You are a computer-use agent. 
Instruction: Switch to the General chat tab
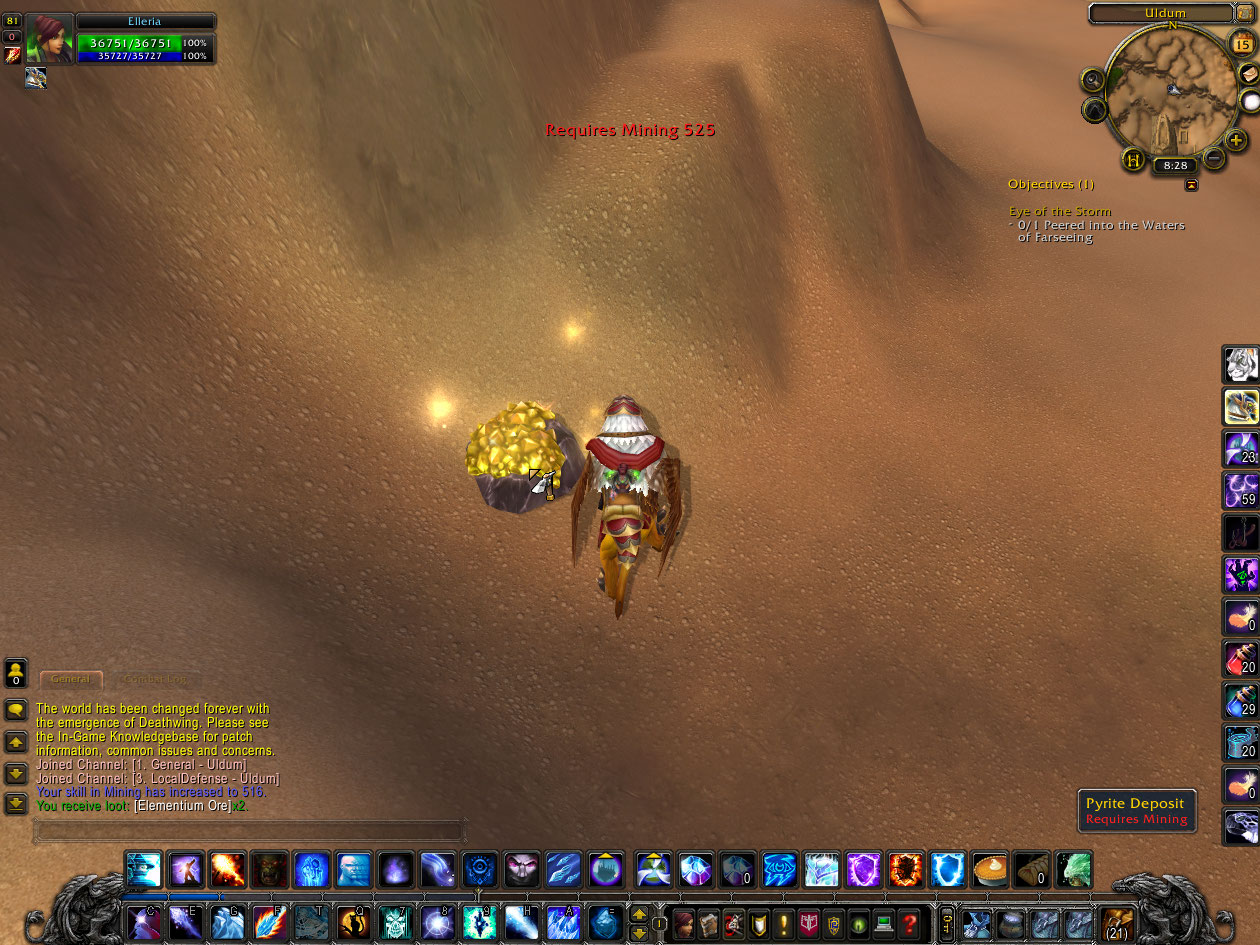pos(71,679)
